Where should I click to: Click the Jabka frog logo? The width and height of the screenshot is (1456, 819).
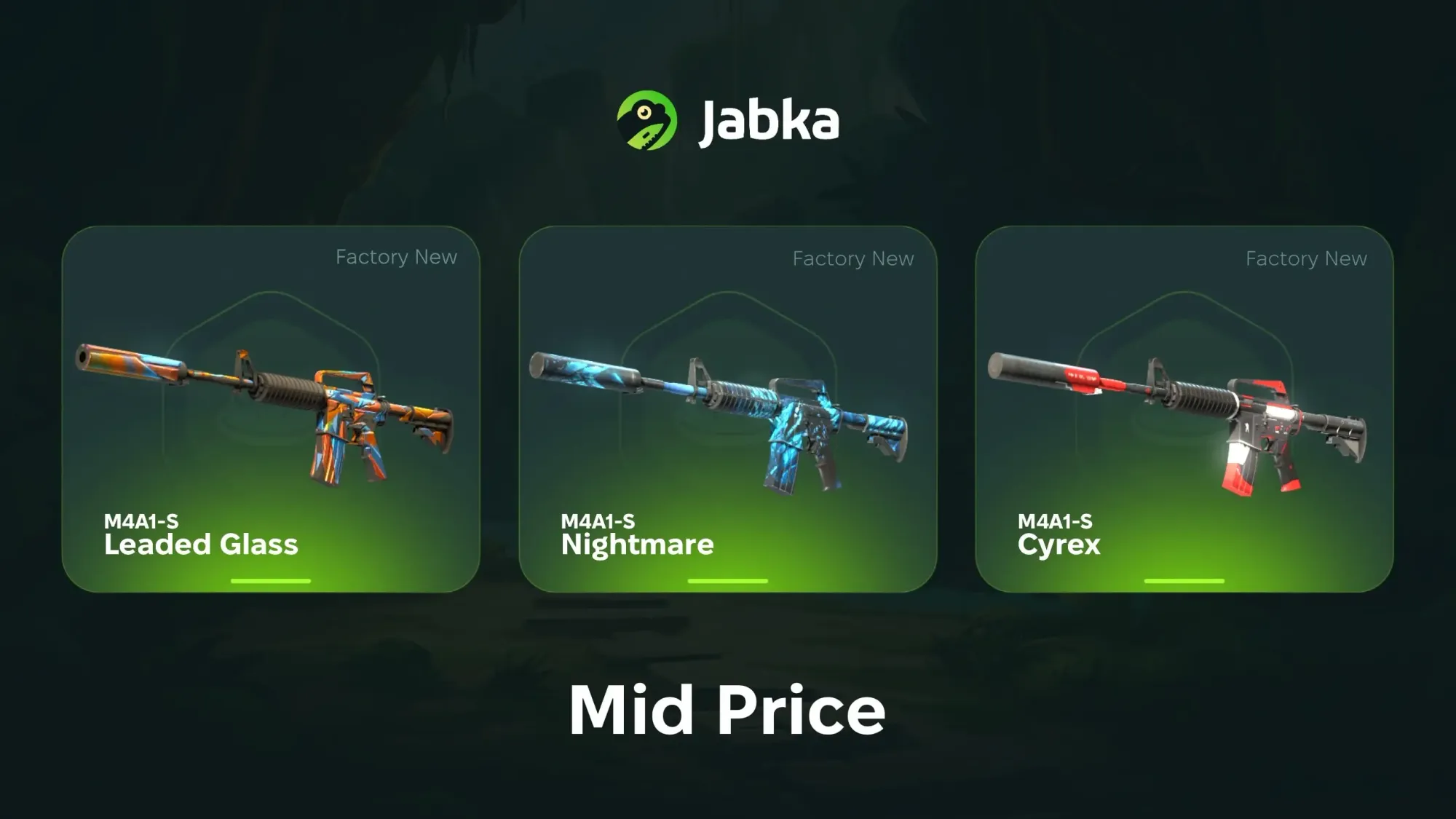pos(646,120)
